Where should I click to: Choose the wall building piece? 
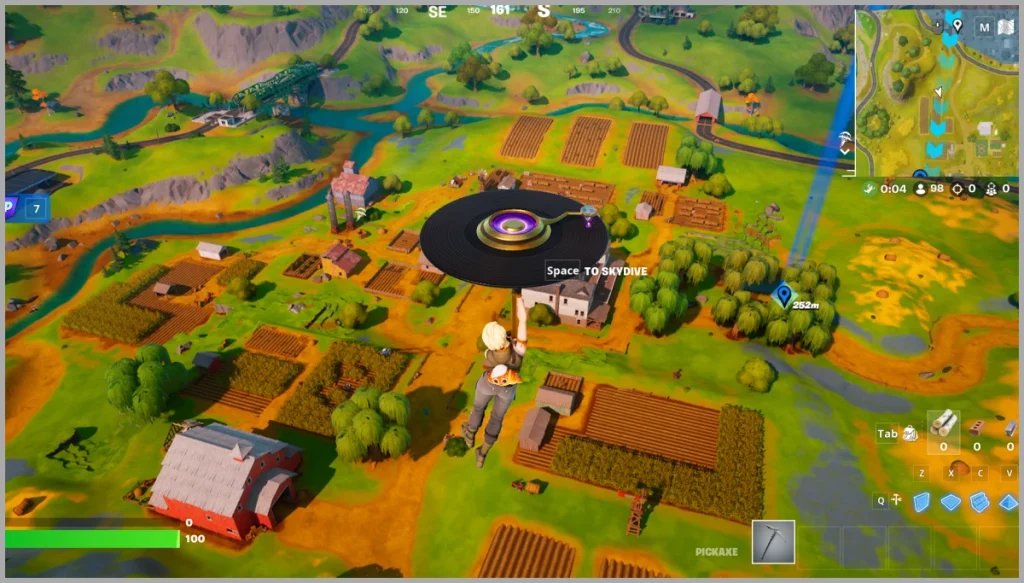(920, 501)
